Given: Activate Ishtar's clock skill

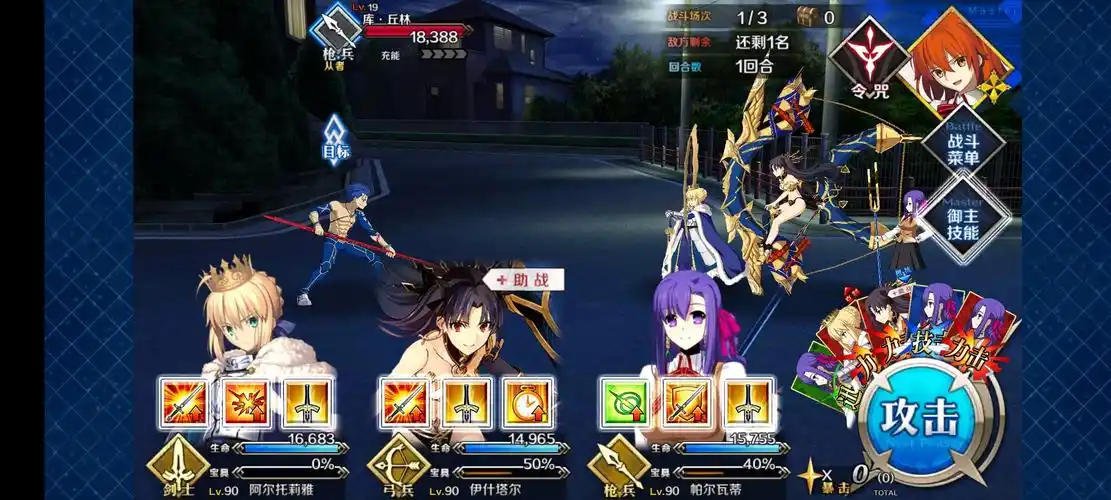Looking at the screenshot, I should click(x=527, y=403).
